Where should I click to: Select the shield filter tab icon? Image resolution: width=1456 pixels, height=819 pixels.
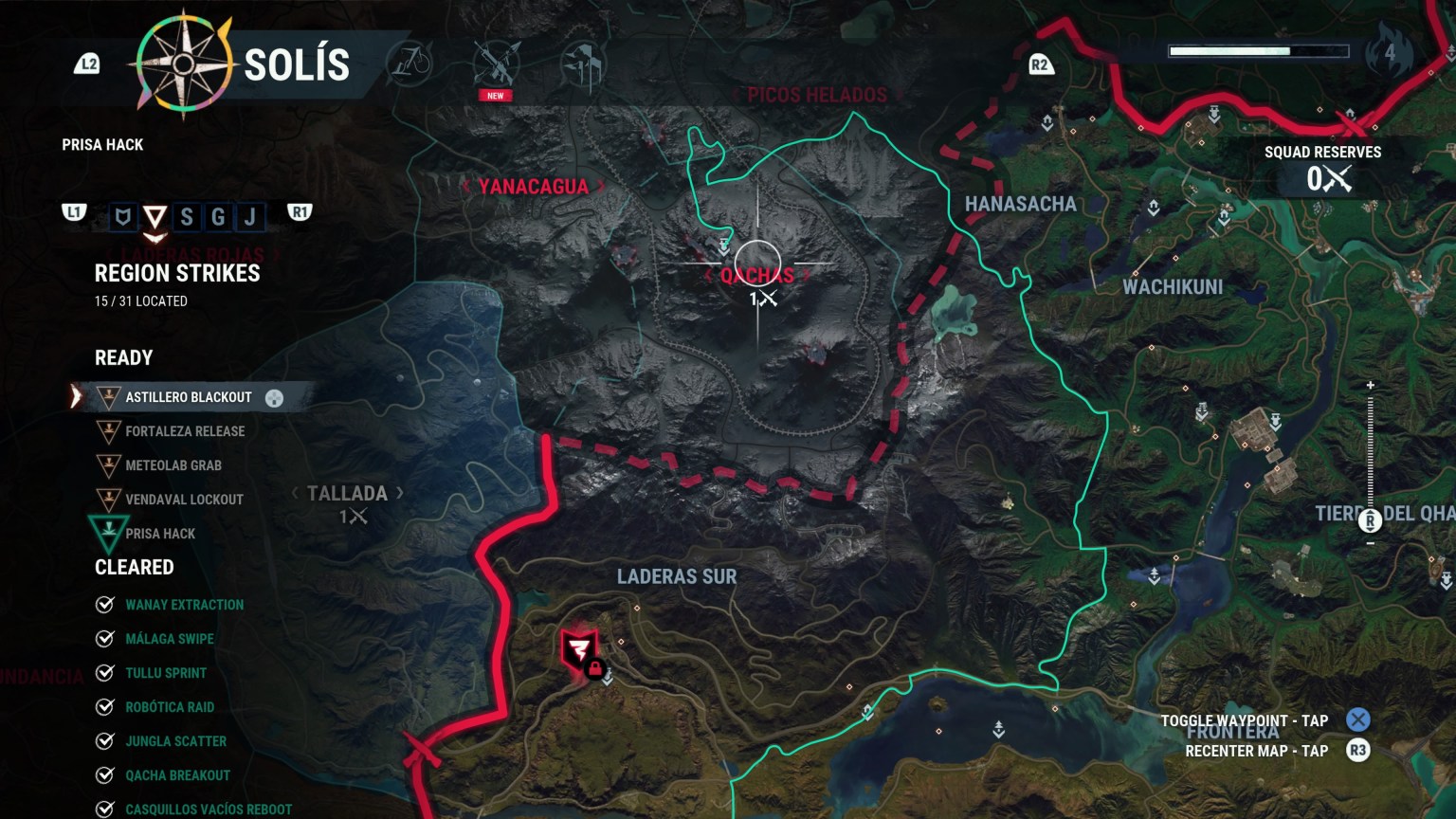pyautogui.click(x=122, y=215)
